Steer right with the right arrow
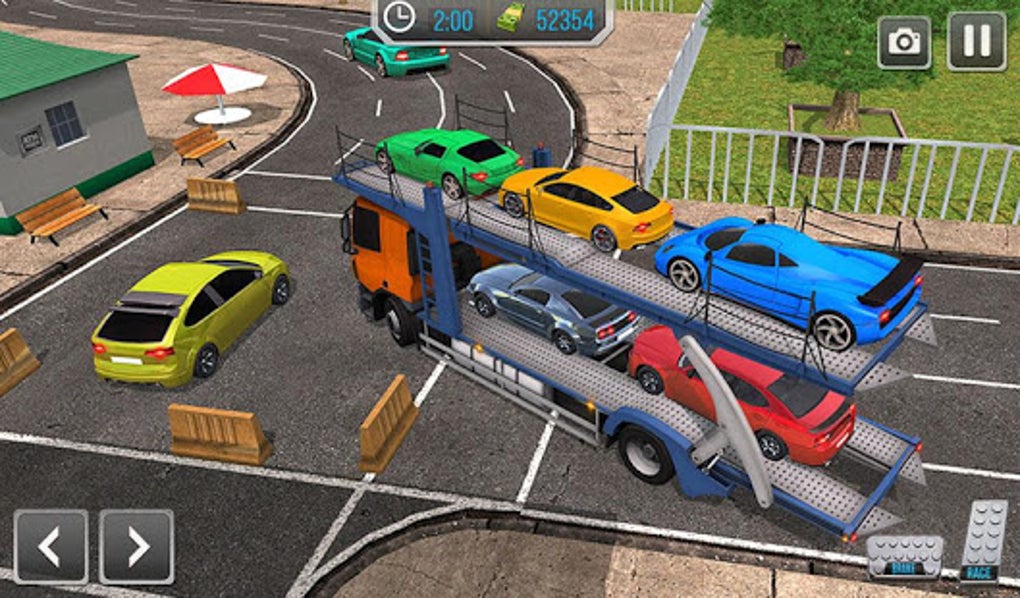Image resolution: width=1020 pixels, height=598 pixels. [x=137, y=547]
